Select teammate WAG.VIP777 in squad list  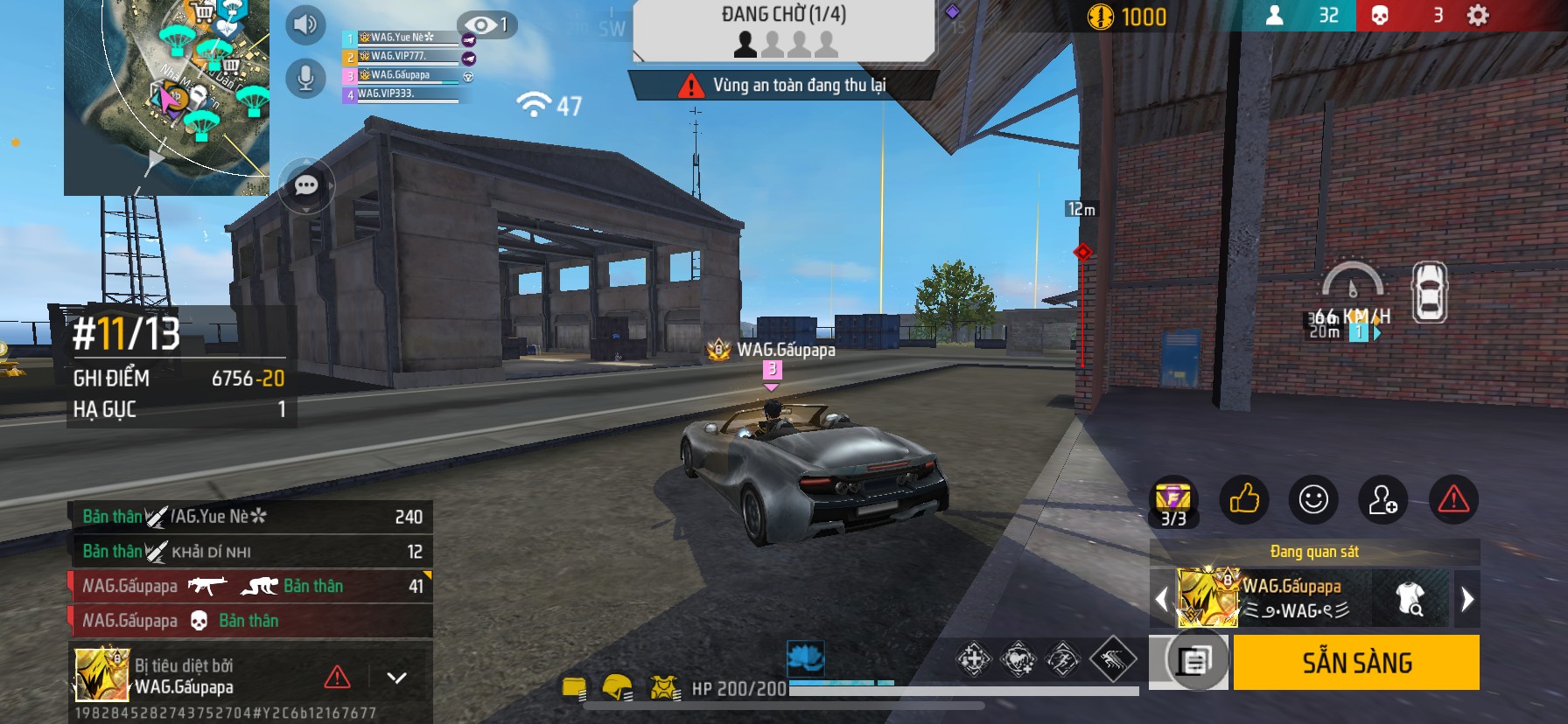pyautogui.click(x=402, y=57)
